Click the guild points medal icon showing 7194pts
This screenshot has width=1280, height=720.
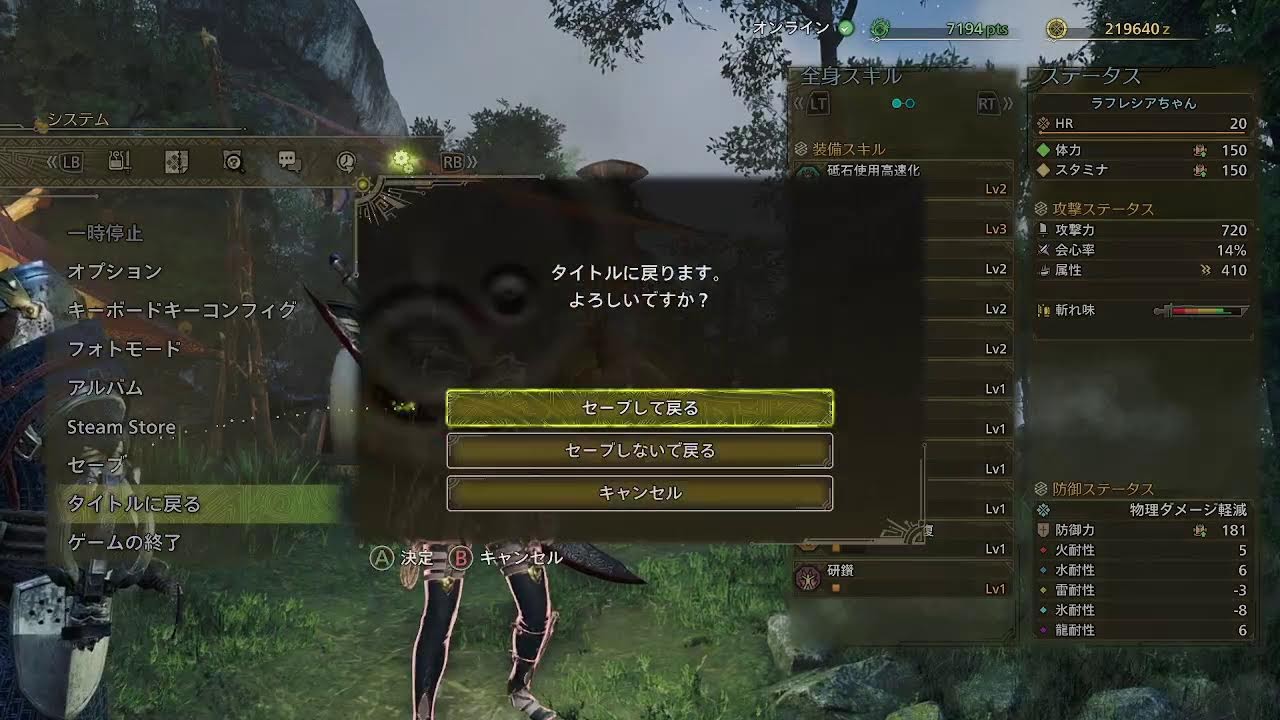[x=880, y=30]
